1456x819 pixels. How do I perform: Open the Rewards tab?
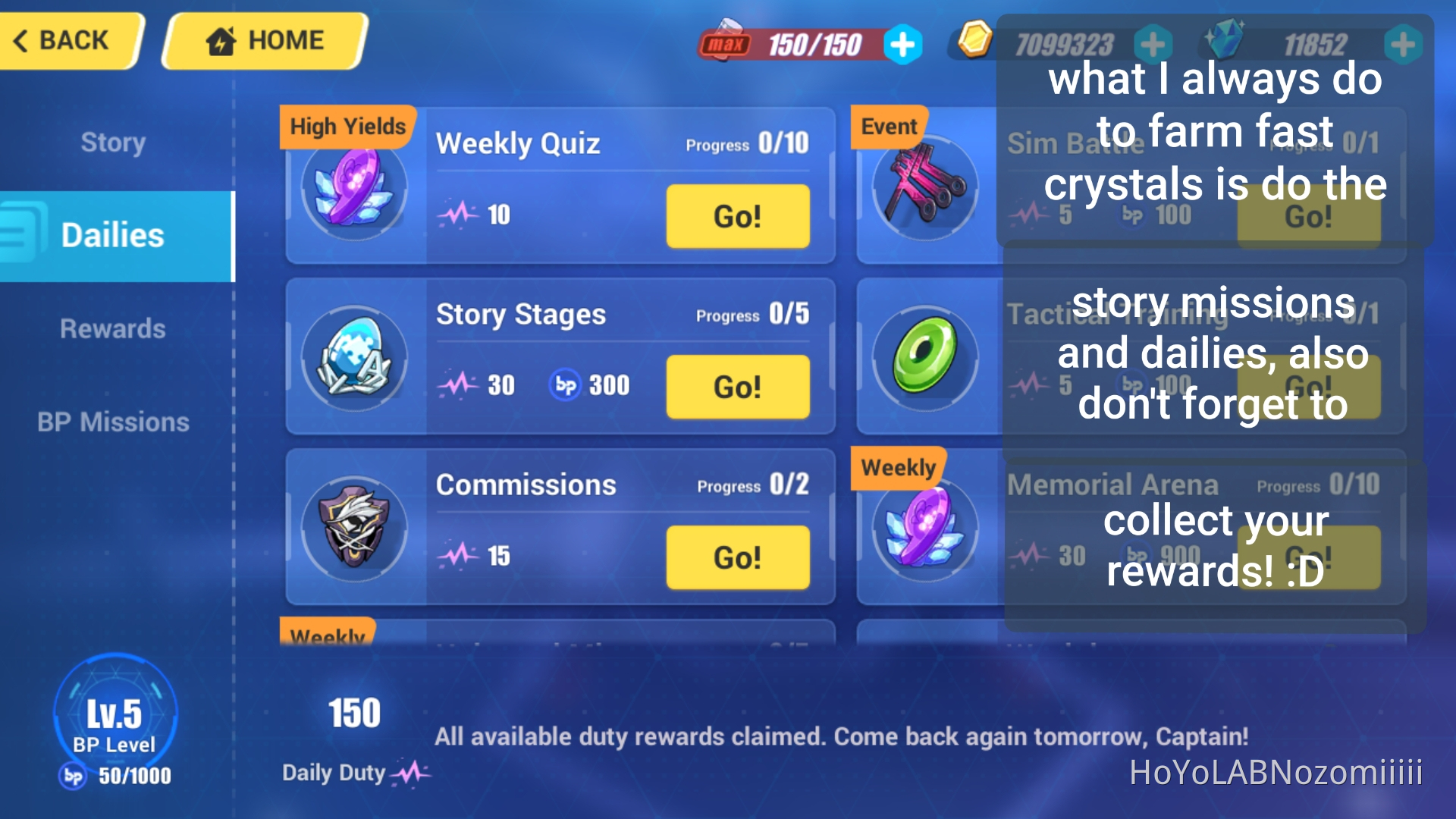(x=112, y=328)
